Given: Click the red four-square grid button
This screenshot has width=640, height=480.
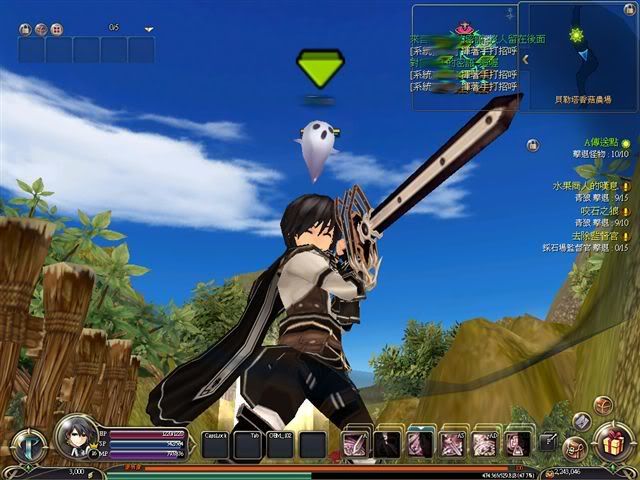Looking at the screenshot, I should pos(56,29).
